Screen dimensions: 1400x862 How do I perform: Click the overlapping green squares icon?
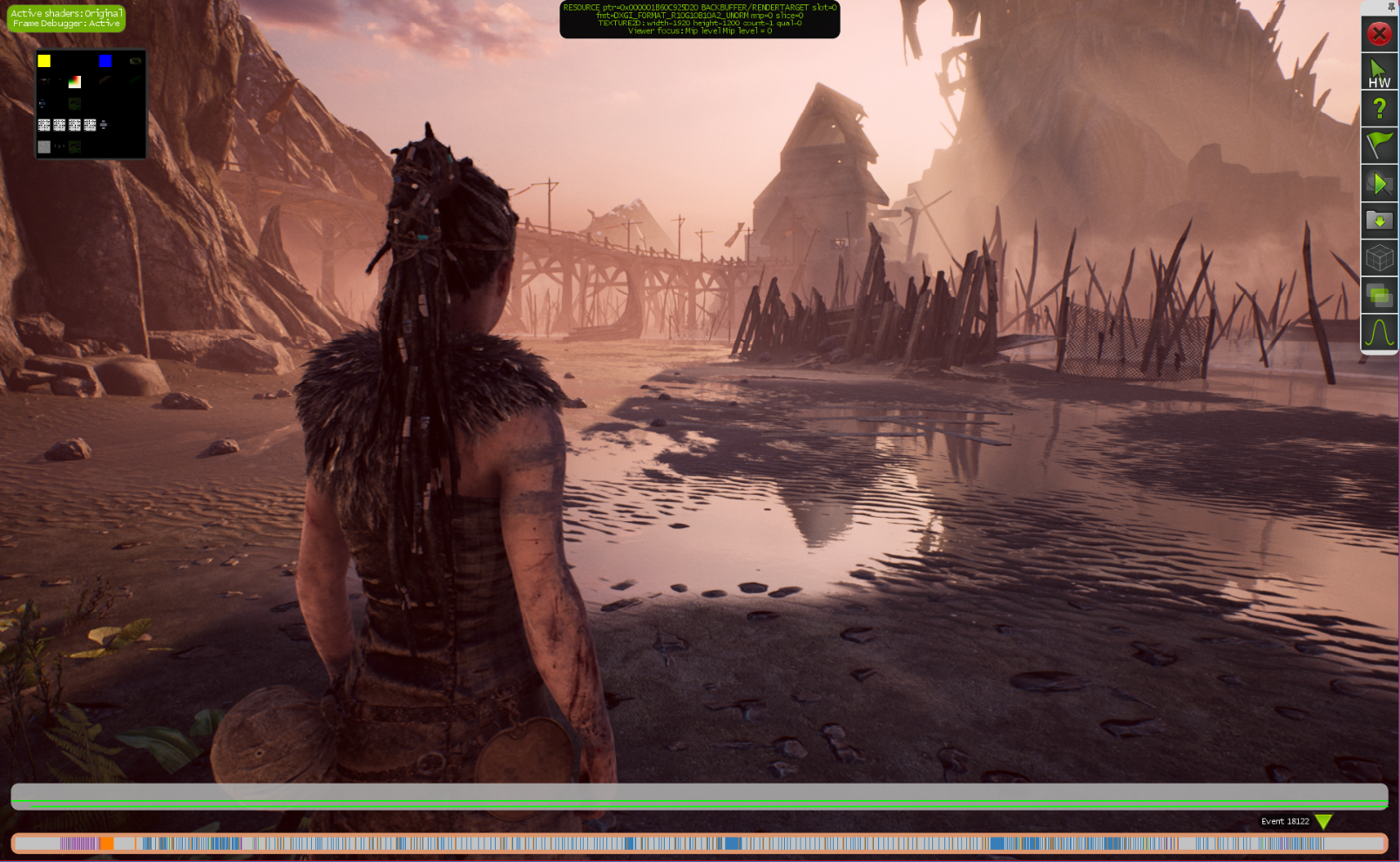[x=1379, y=295]
